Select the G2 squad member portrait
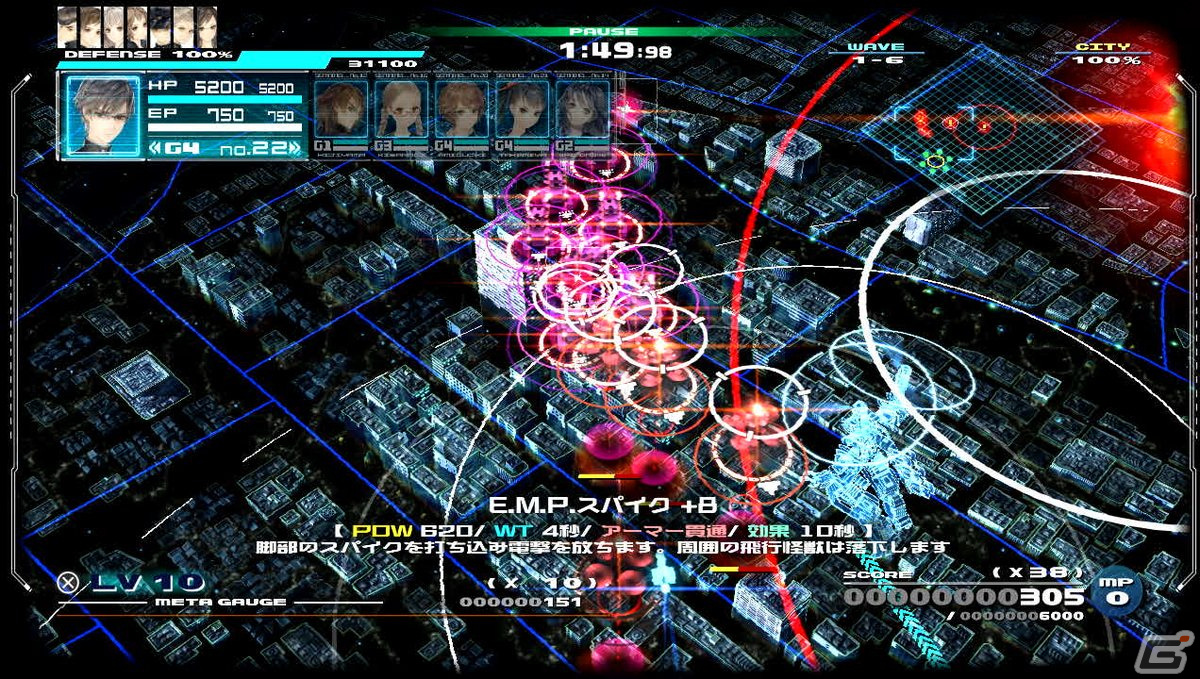Image resolution: width=1200 pixels, height=679 pixels. (x=581, y=110)
